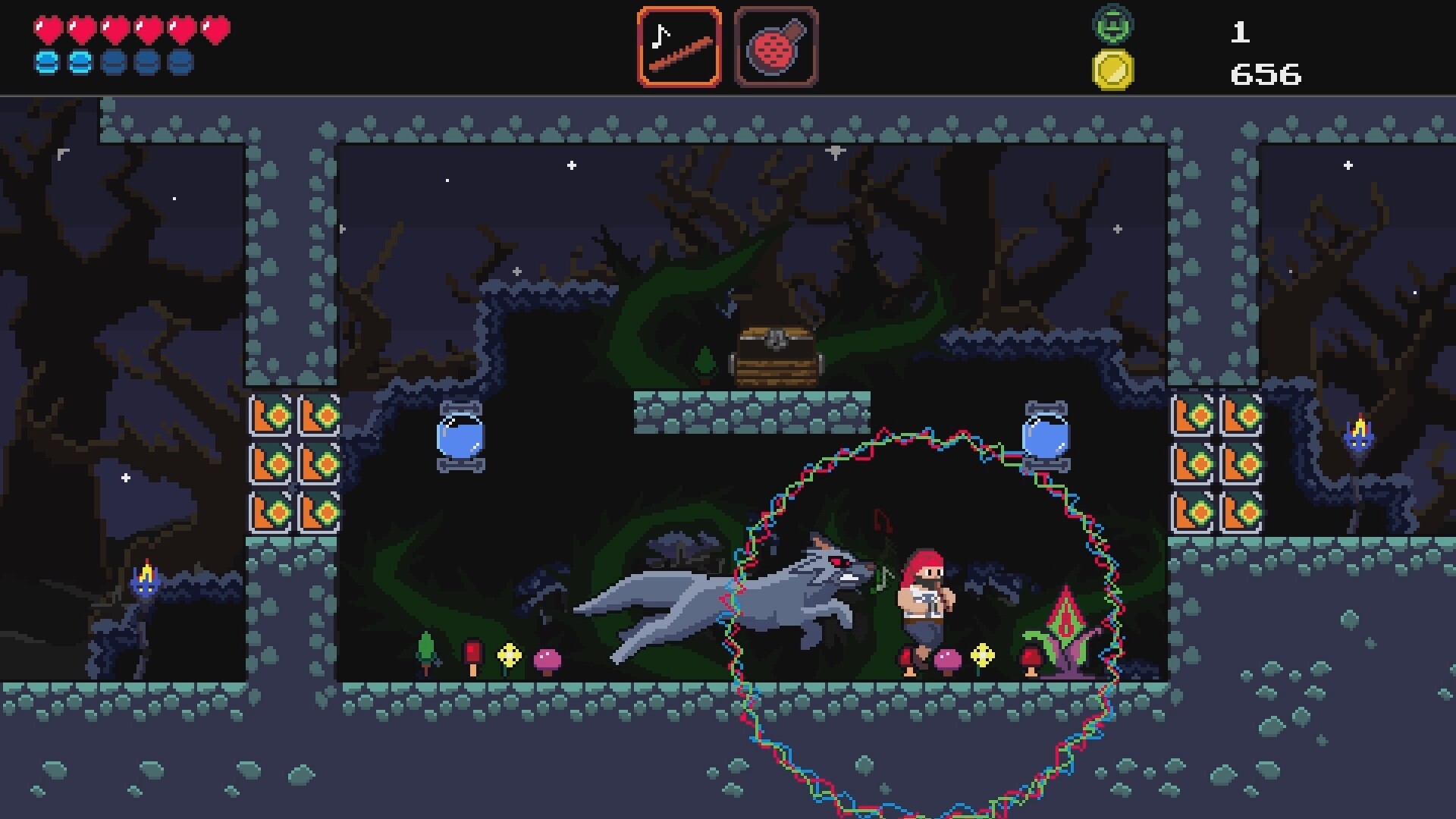The height and width of the screenshot is (819, 1456).
Task: Click the chest's metal latch to open it
Action: (777, 339)
